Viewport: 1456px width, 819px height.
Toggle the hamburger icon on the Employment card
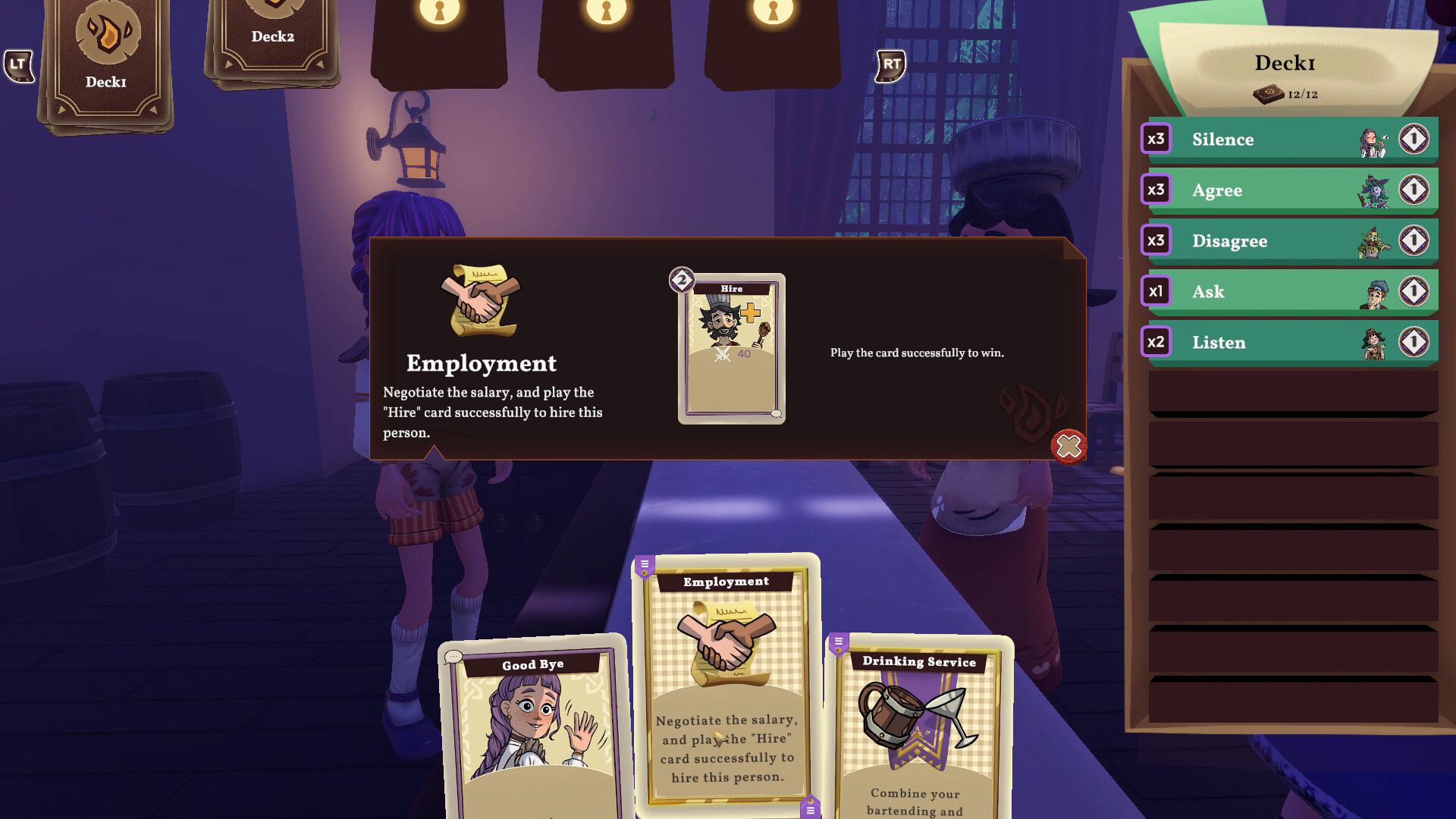coord(644,563)
